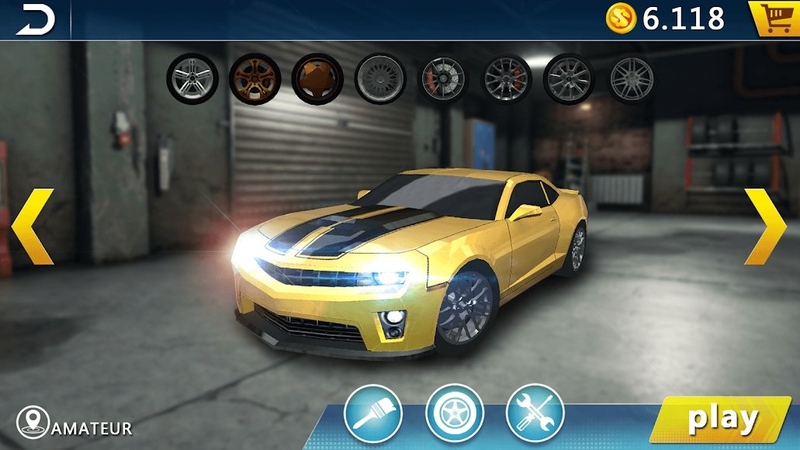Choose the first silver five-spoke wheel

click(x=192, y=79)
